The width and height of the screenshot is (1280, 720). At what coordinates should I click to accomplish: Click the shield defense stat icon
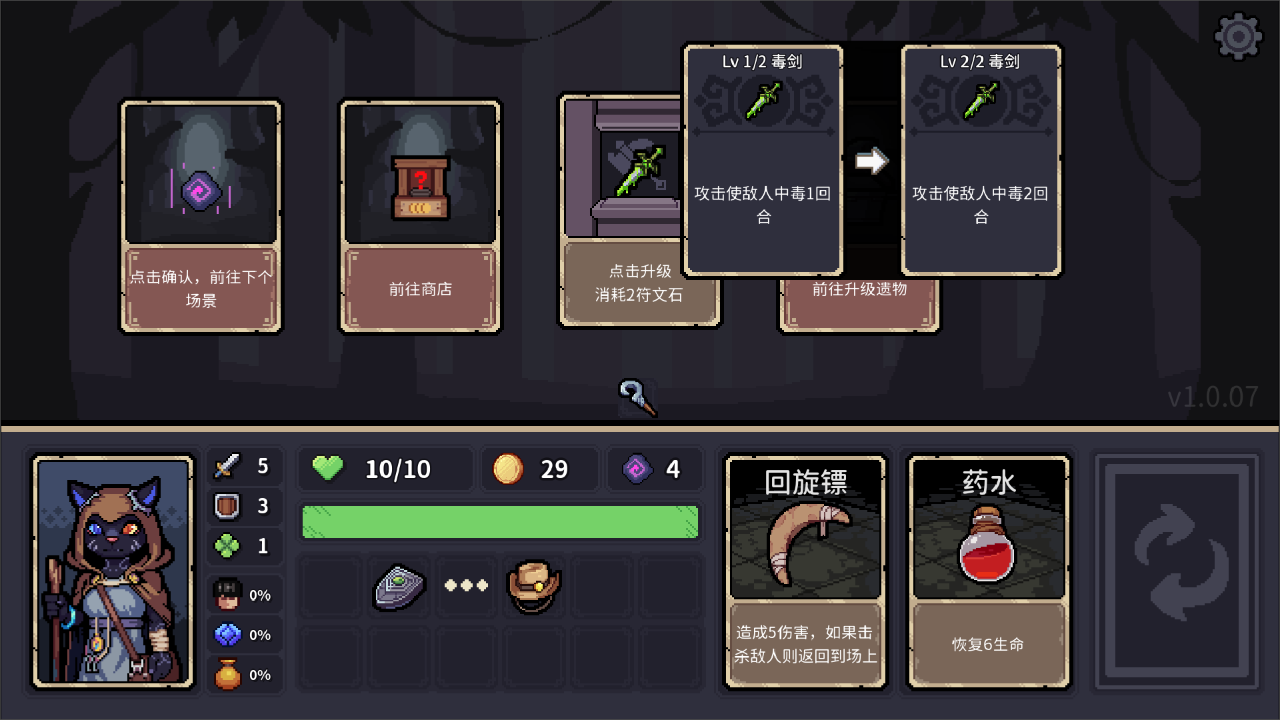(228, 506)
